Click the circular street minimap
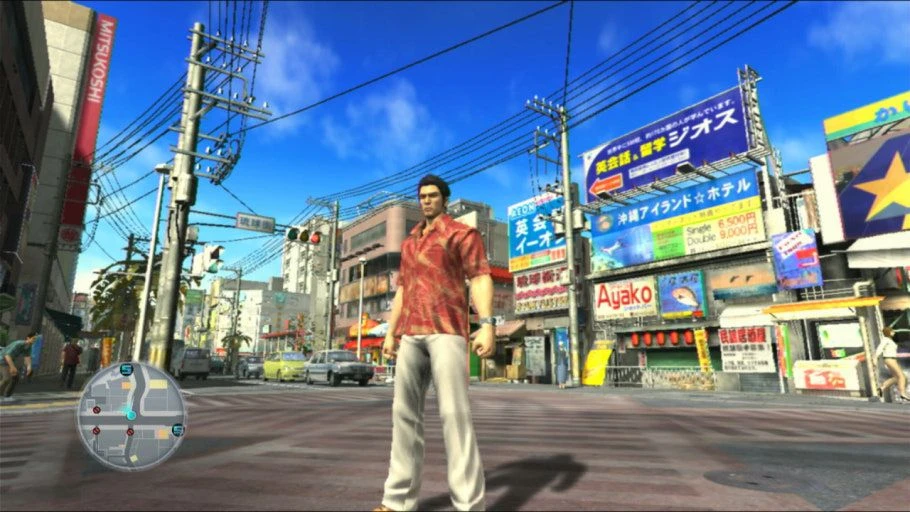The image size is (910, 512). click(x=131, y=416)
